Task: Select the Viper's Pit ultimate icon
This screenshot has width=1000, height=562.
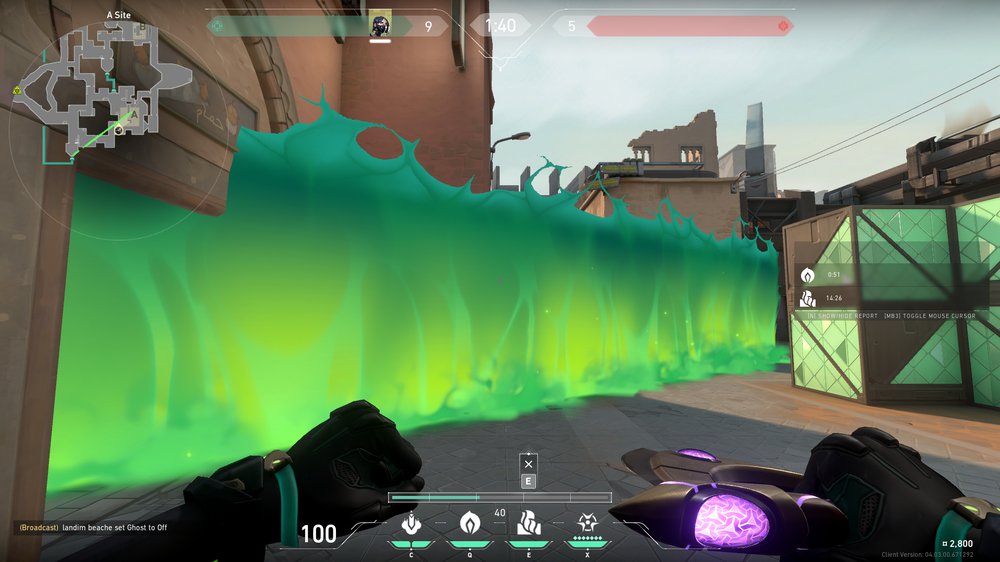Action: (587, 523)
